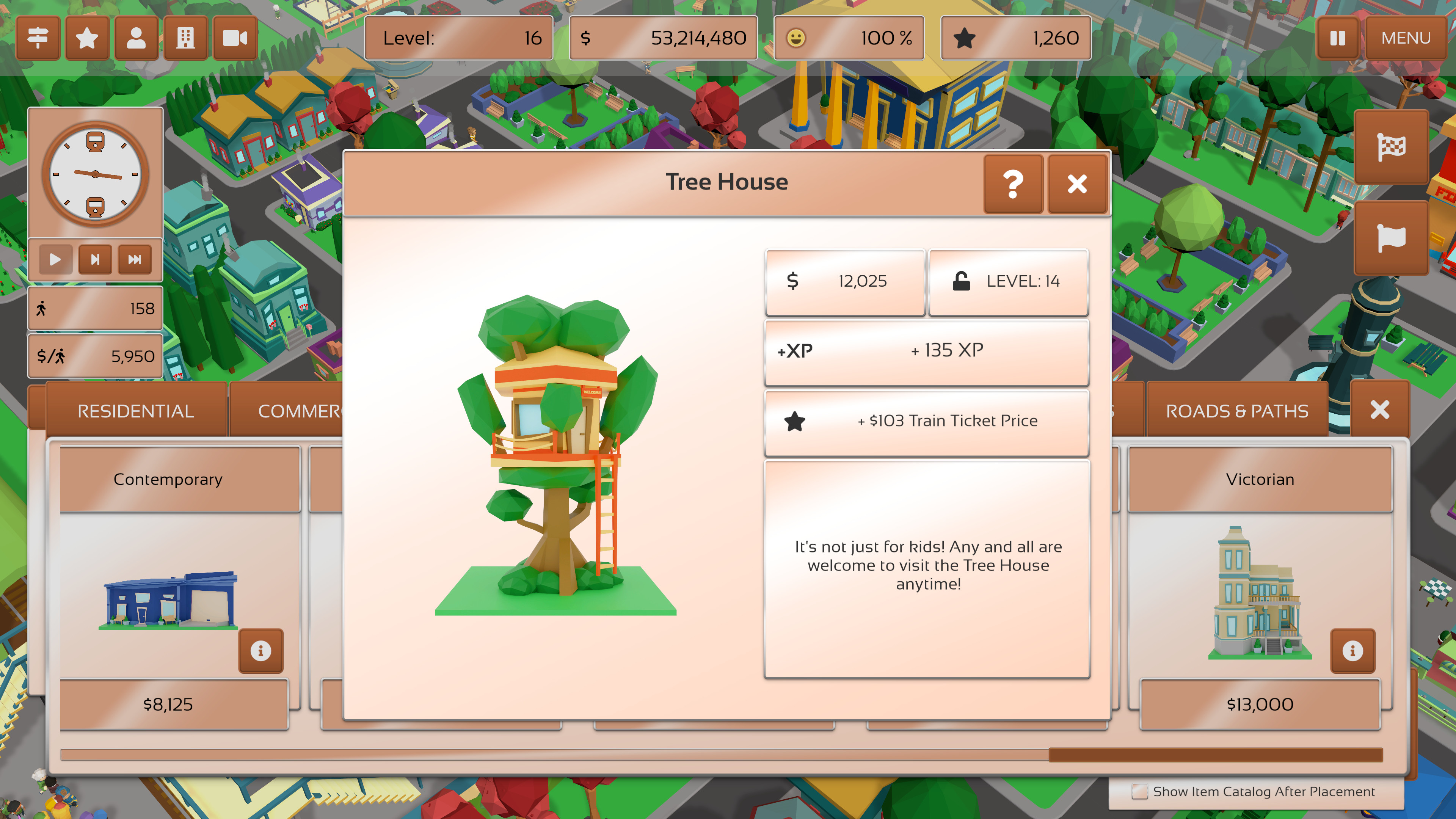Switch to the Residential tab
The width and height of the screenshot is (1456, 819).
[136, 410]
